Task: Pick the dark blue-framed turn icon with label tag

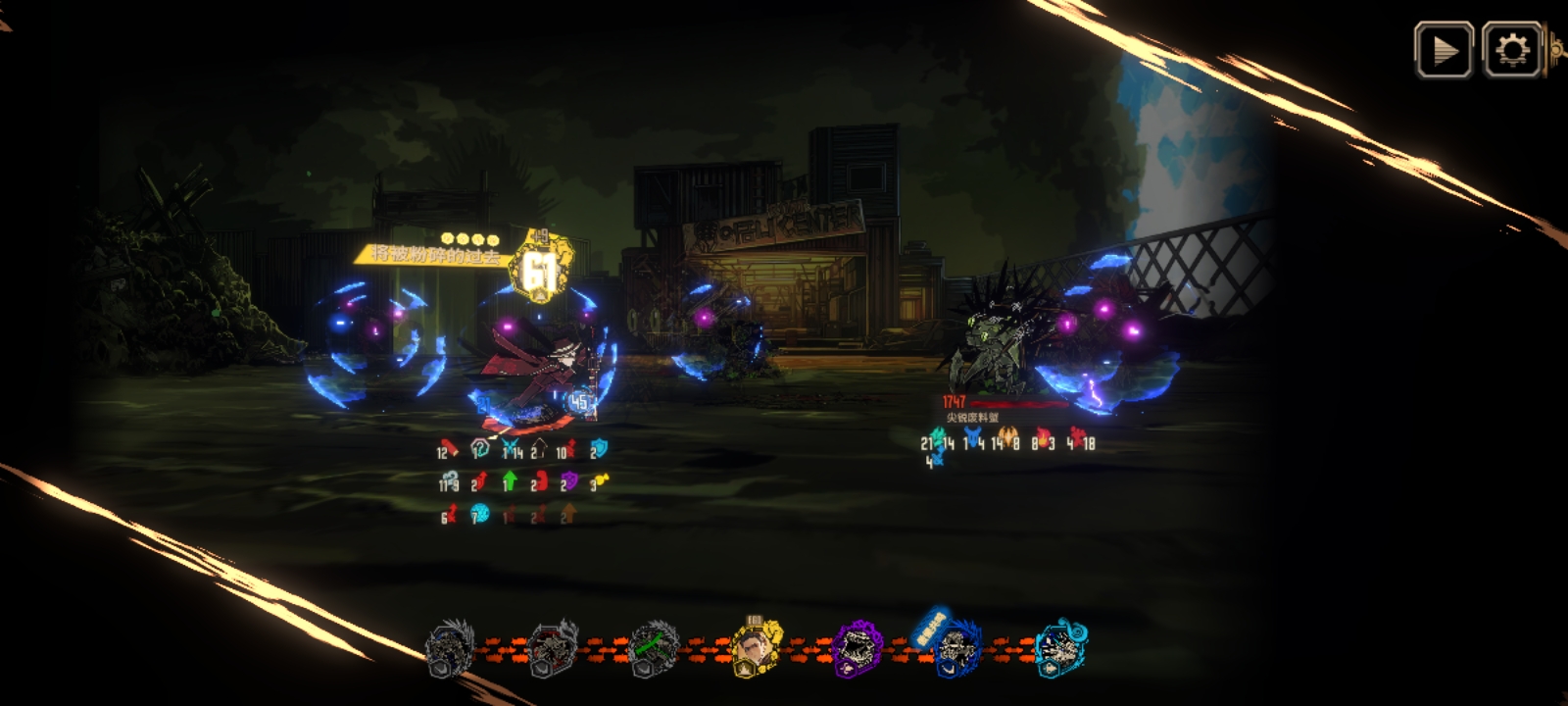Action: (x=956, y=648)
